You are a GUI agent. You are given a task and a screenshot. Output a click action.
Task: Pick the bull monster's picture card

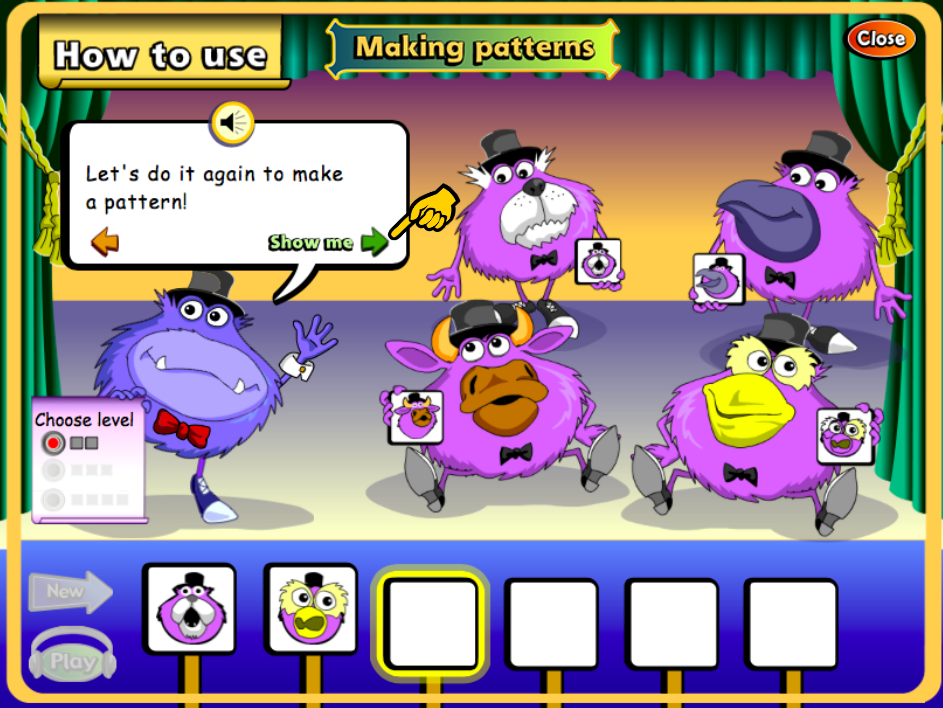pos(415,416)
